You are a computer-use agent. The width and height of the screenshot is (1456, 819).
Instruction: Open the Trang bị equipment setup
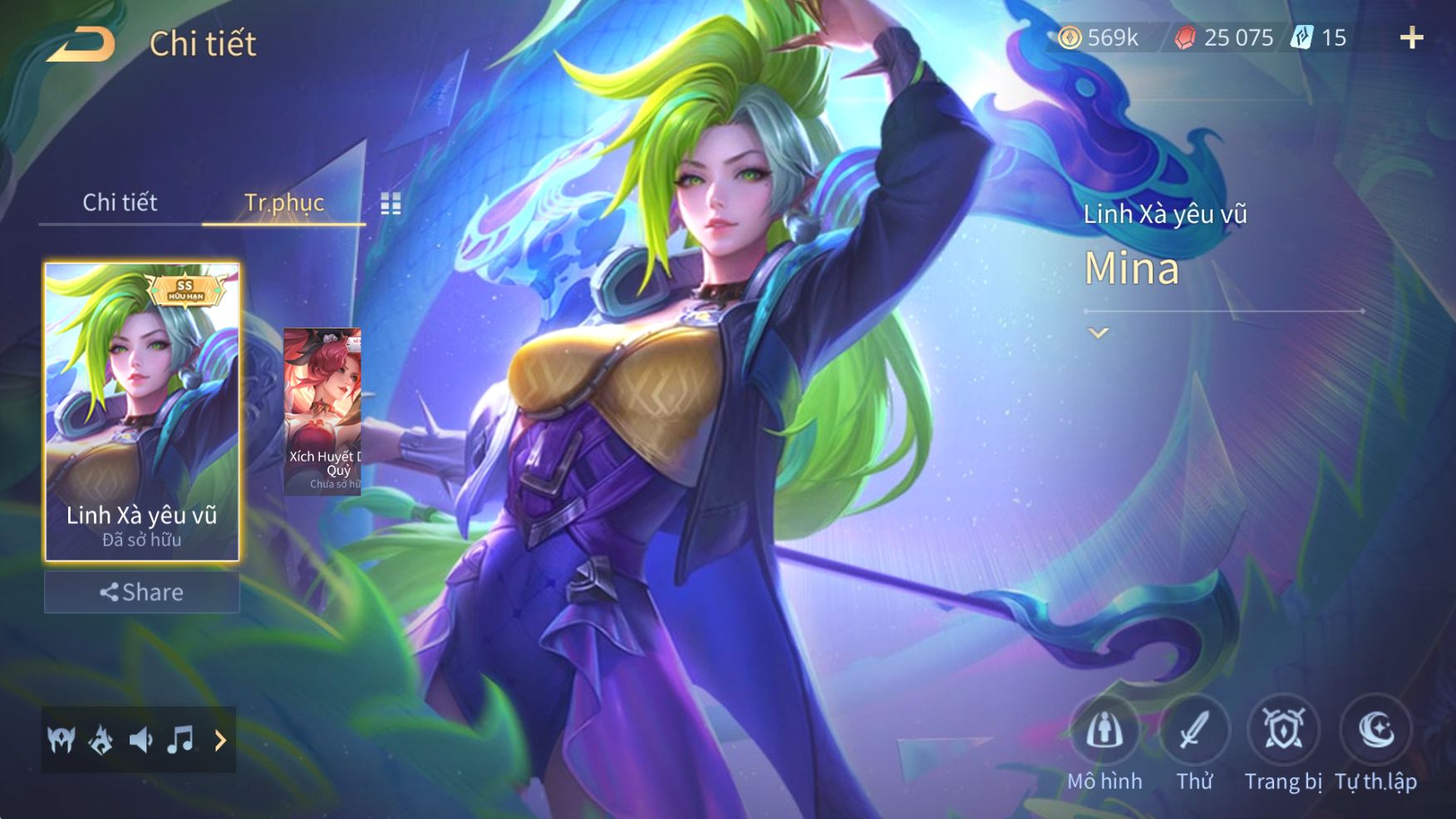click(x=1283, y=732)
